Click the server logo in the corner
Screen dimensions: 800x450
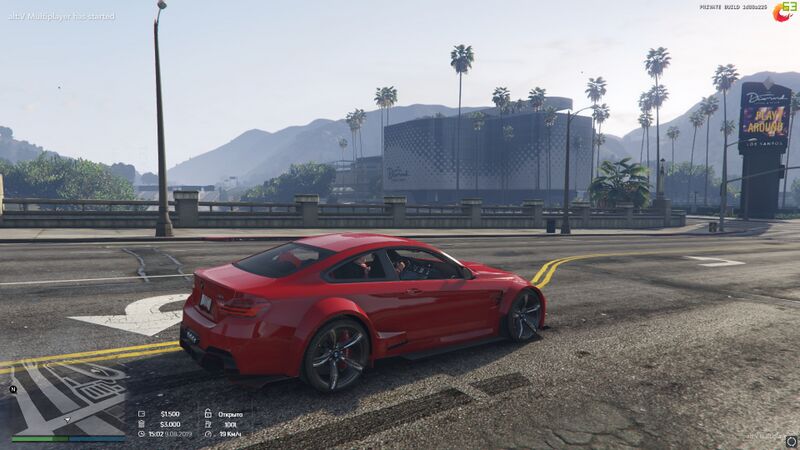pos(784,12)
